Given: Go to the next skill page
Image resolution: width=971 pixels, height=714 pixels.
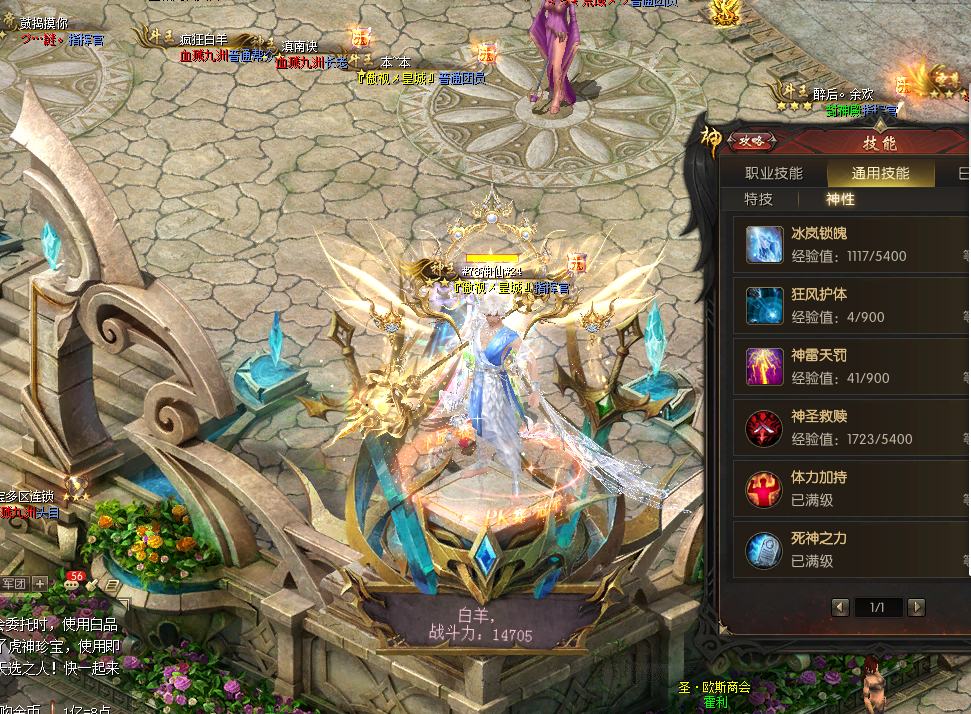Looking at the screenshot, I should (916, 607).
